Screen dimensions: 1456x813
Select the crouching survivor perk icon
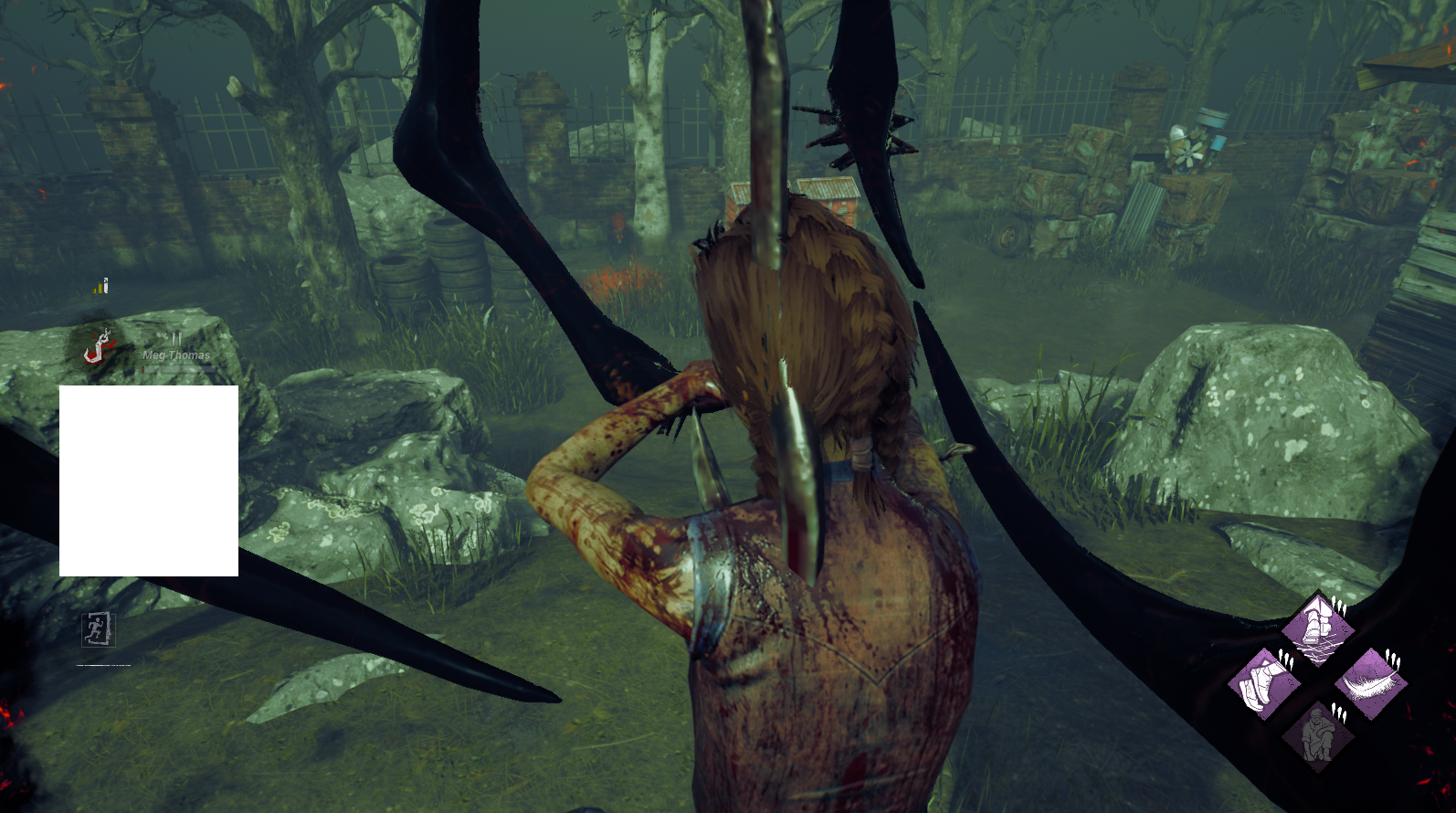1318,735
